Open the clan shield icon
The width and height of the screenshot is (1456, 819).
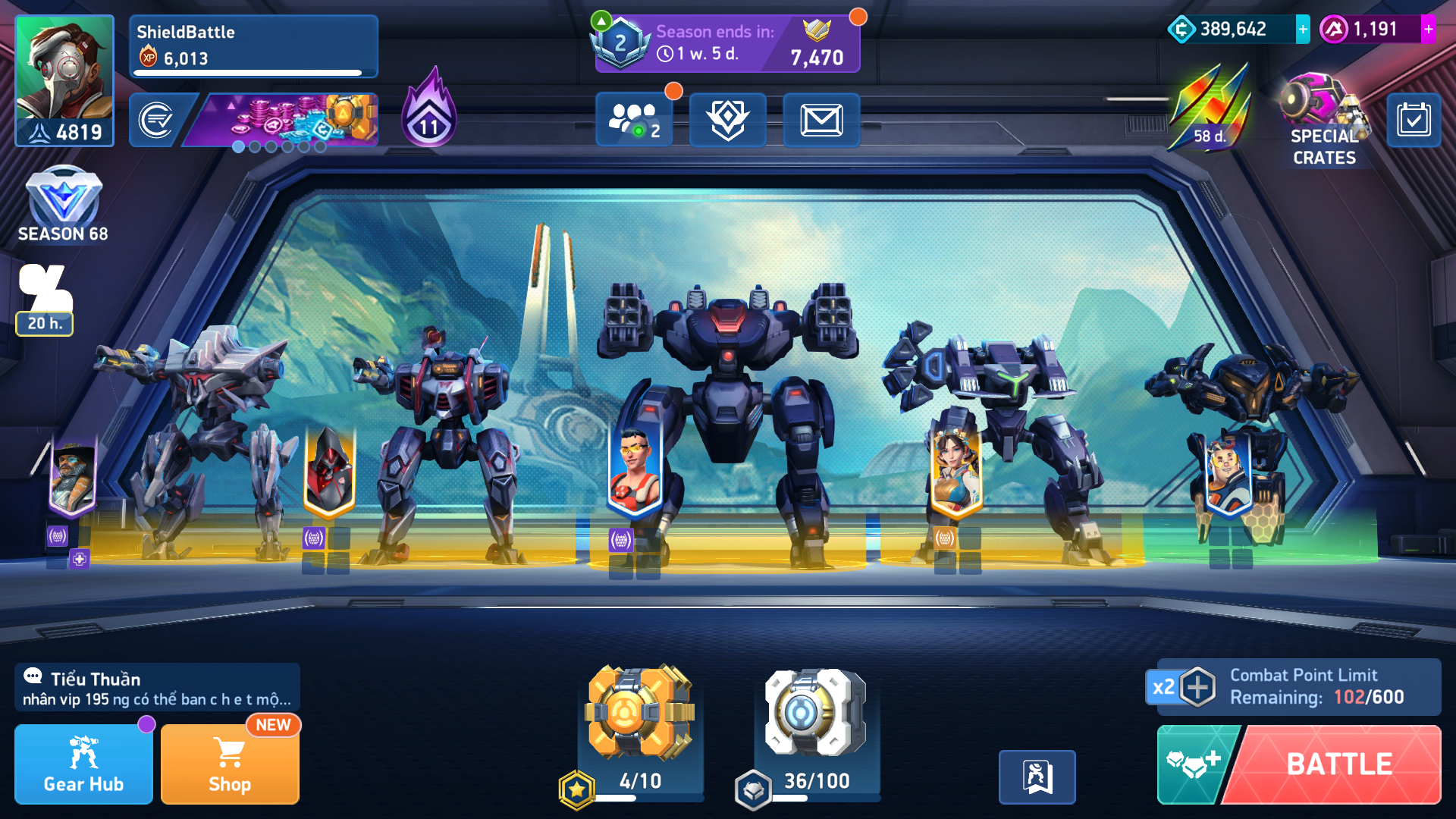(727, 120)
